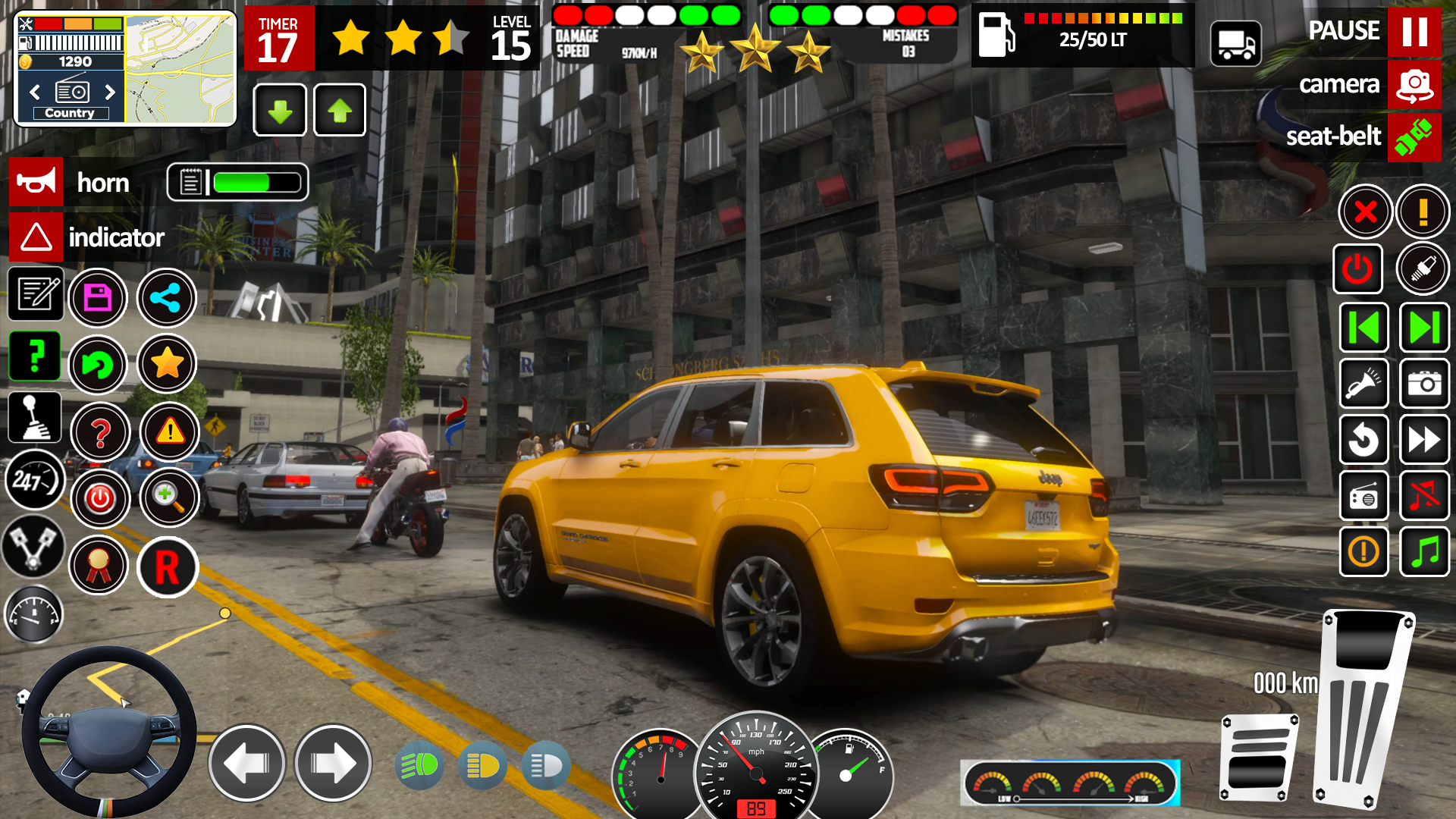Open the share option
The height and width of the screenshot is (819, 1456).
[x=167, y=298]
